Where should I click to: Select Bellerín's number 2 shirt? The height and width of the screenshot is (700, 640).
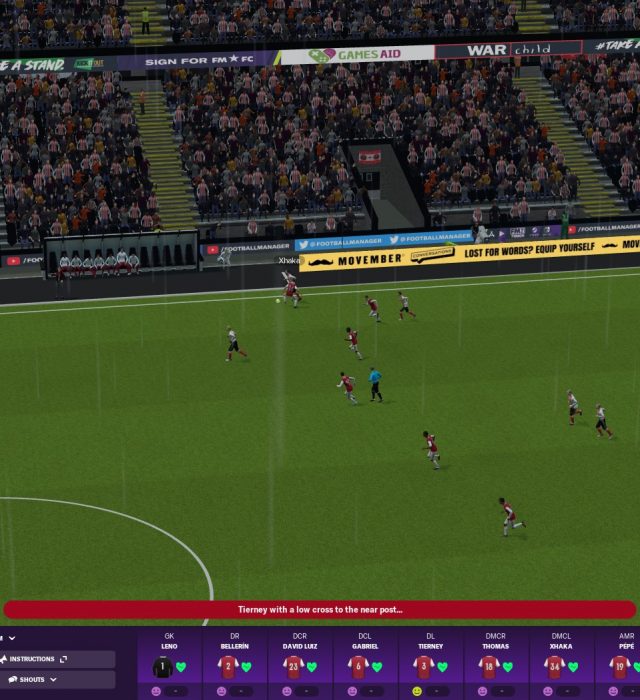point(228,667)
